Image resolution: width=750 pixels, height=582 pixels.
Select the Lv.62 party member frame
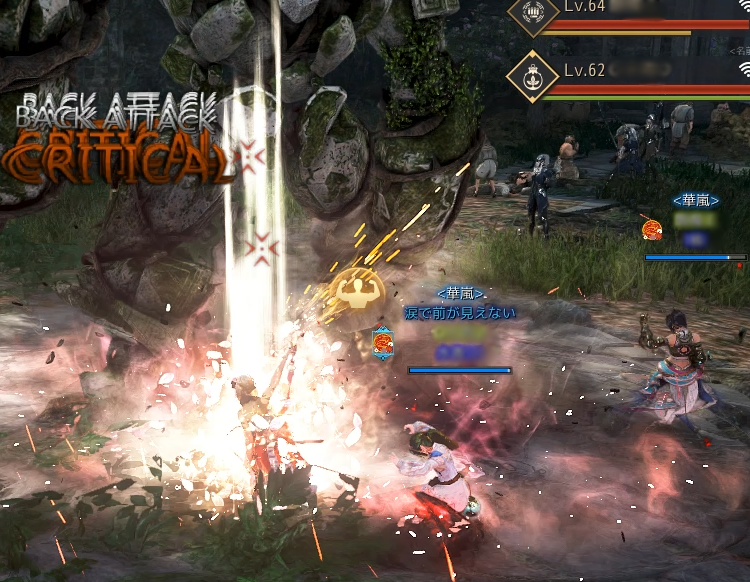(640, 74)
